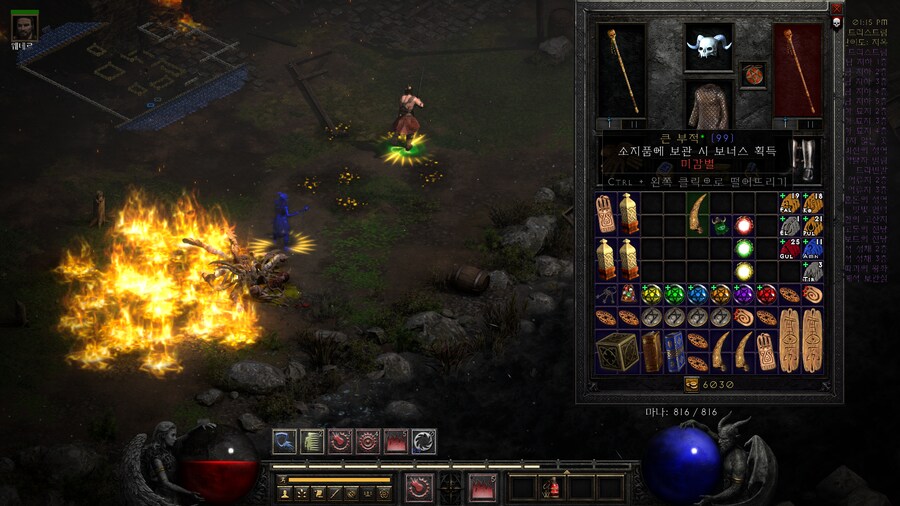Viewport: 900px width, 506px height.
Task: Click the round amulet slot
Action: (x=752, y=74)
